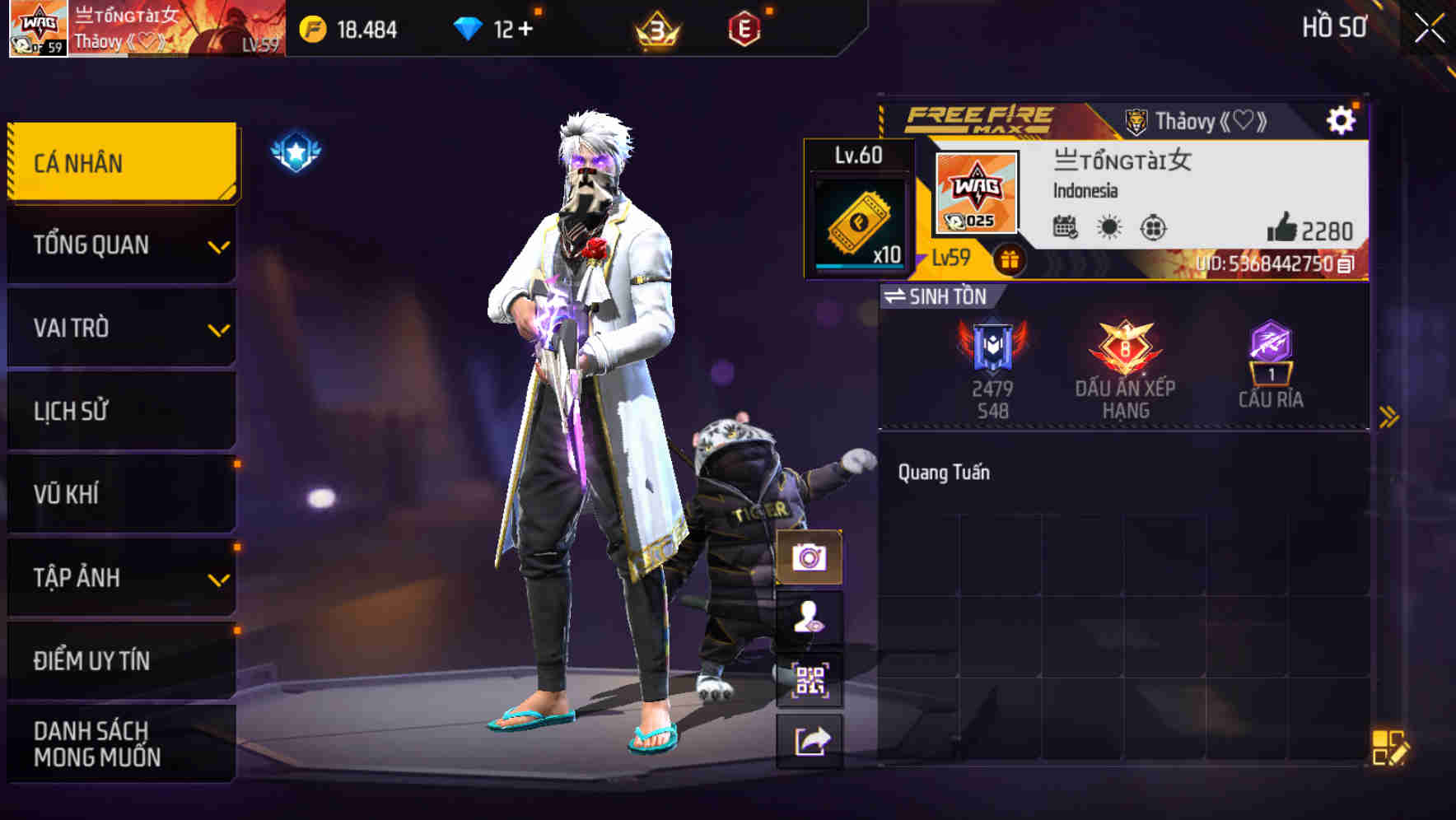Select the QR code icon below the character
The image size is (1456, 820).
click(810, 680)
